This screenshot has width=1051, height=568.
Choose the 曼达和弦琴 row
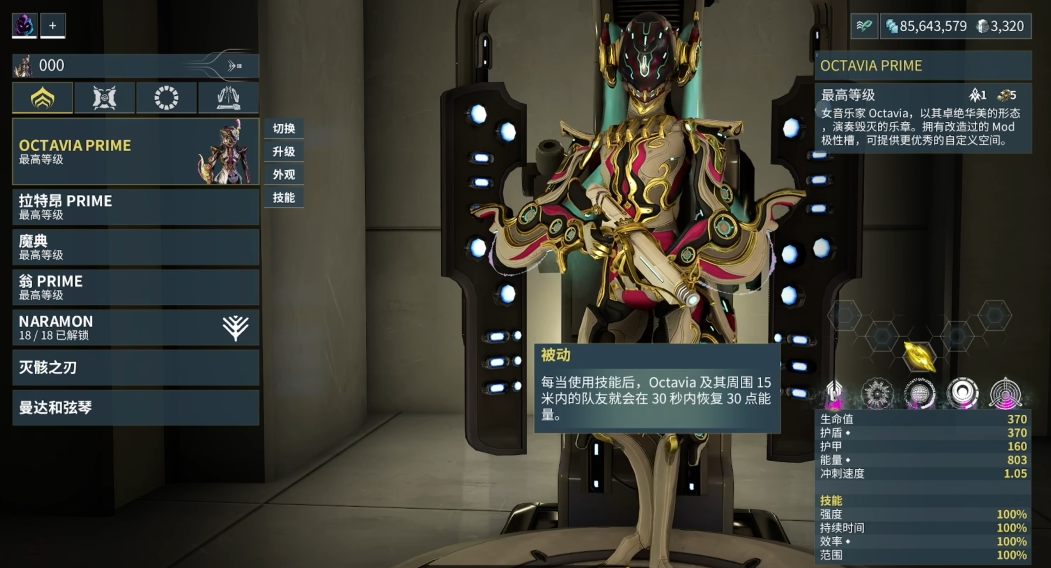135,407
